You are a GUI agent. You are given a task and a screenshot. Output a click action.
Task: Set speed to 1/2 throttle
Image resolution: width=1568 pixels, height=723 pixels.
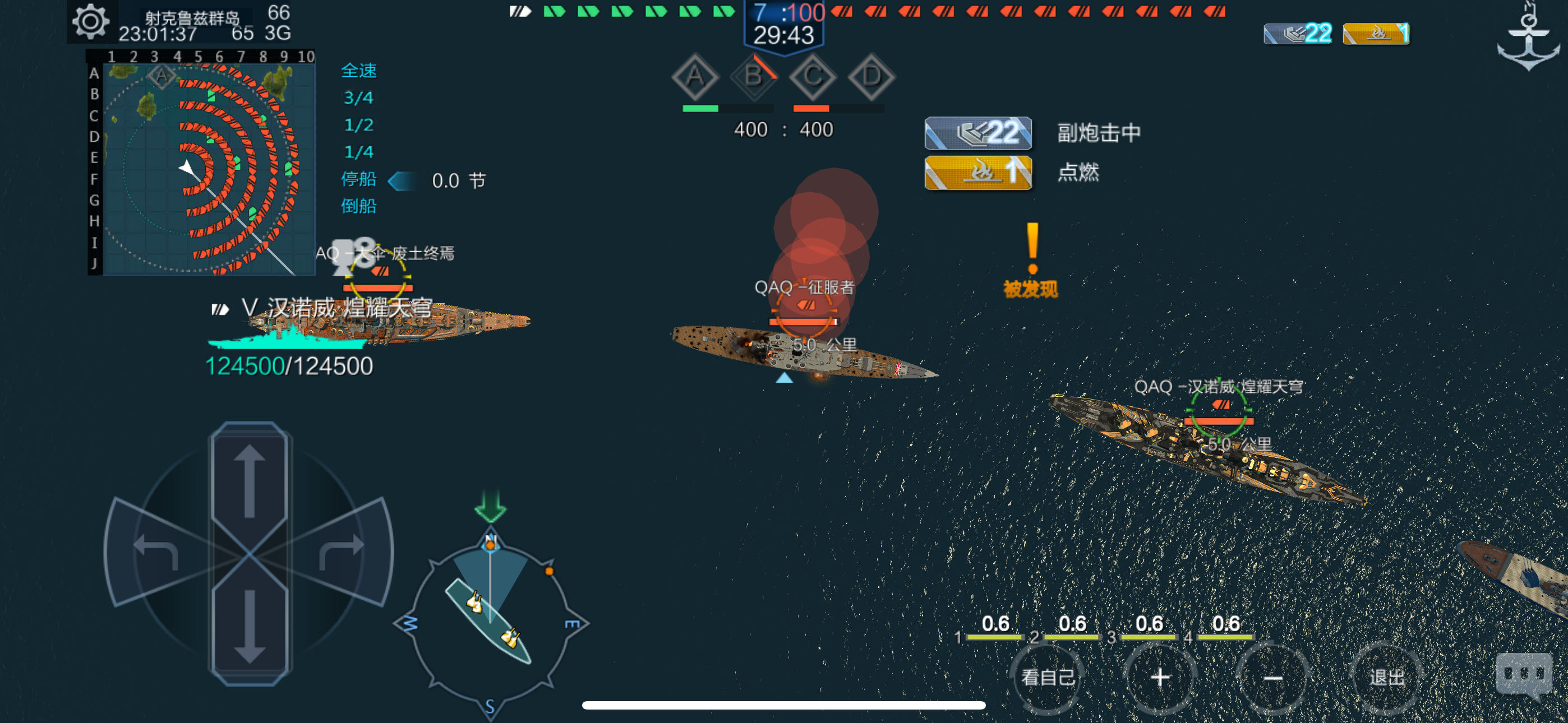click(358, 126)
